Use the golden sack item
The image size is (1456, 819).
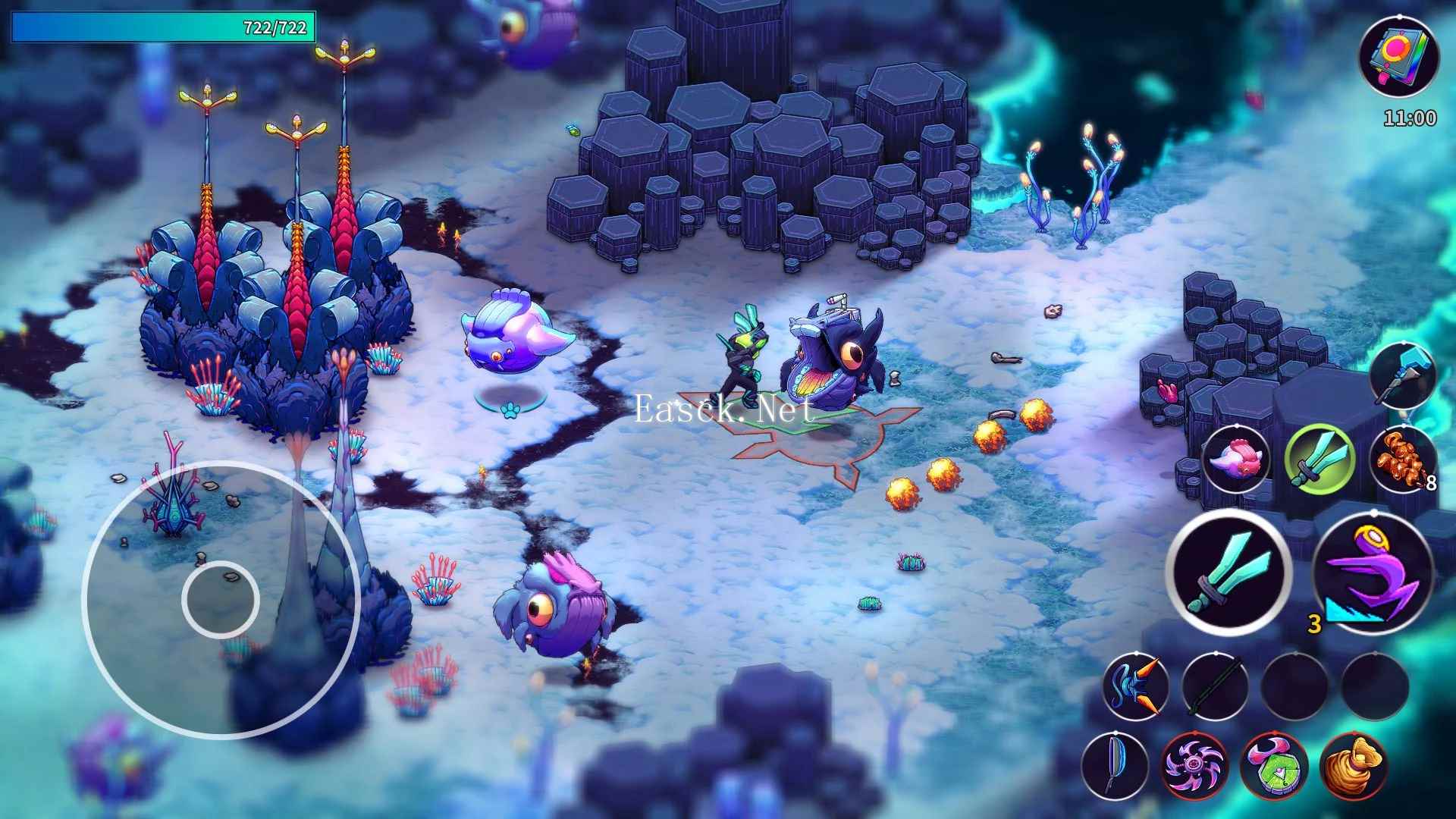pos(1354,766)
